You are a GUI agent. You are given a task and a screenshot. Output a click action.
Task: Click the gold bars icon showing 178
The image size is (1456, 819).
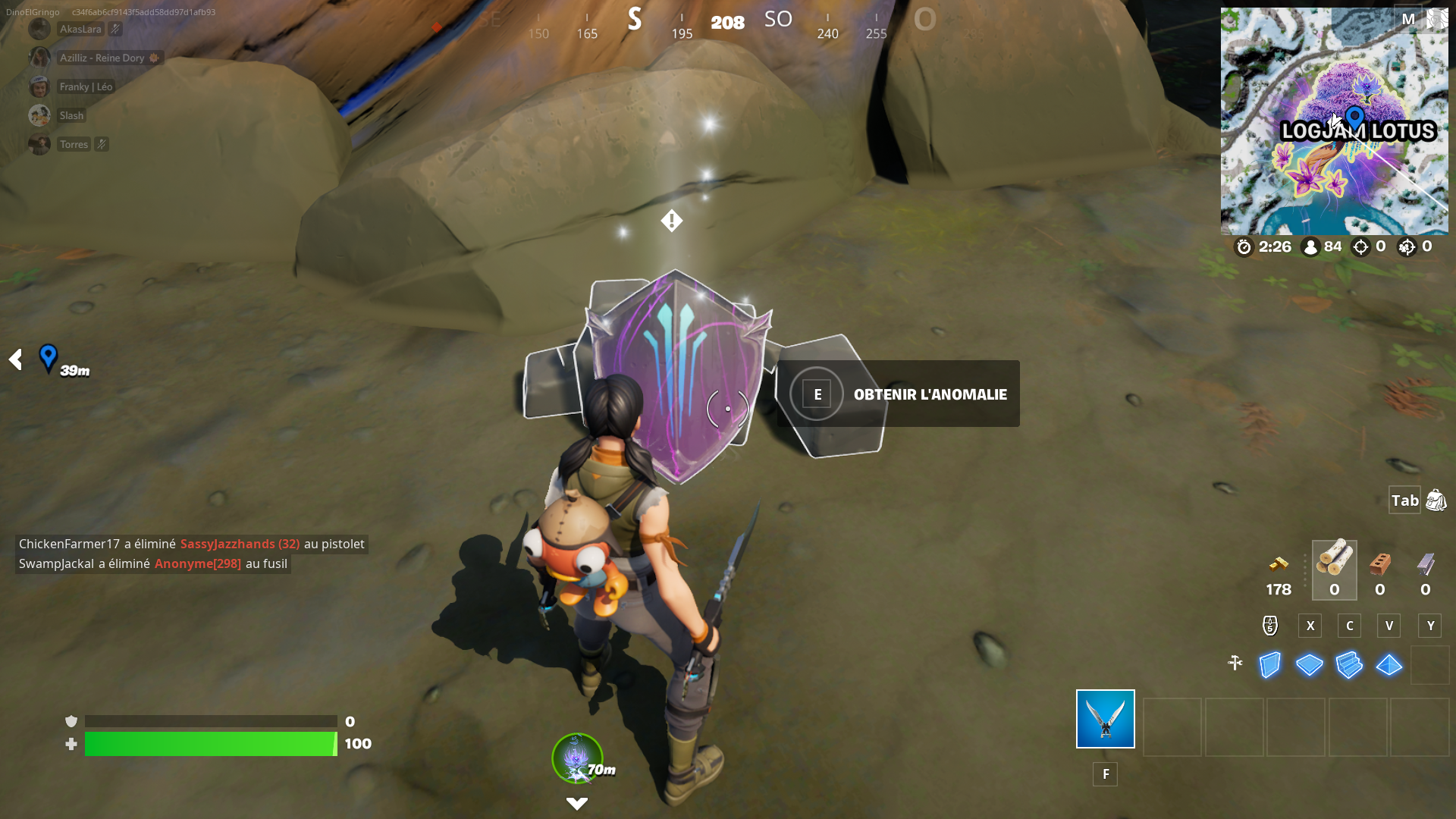[x=1279, y=563]
